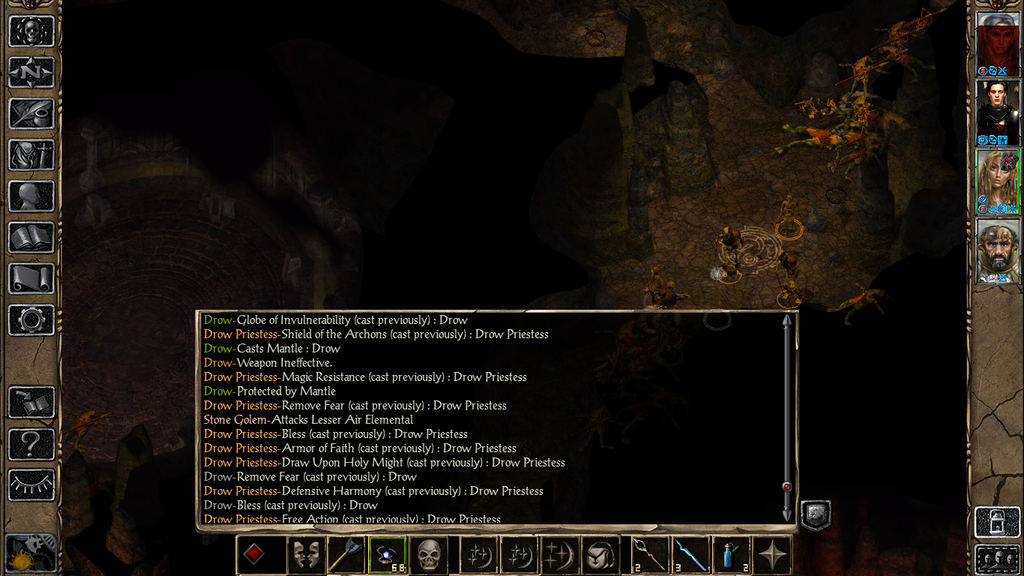The width and height of the screenshot is (1024, 576).
Task: Open the inventory screen button
Action: [x=31, y=154]
